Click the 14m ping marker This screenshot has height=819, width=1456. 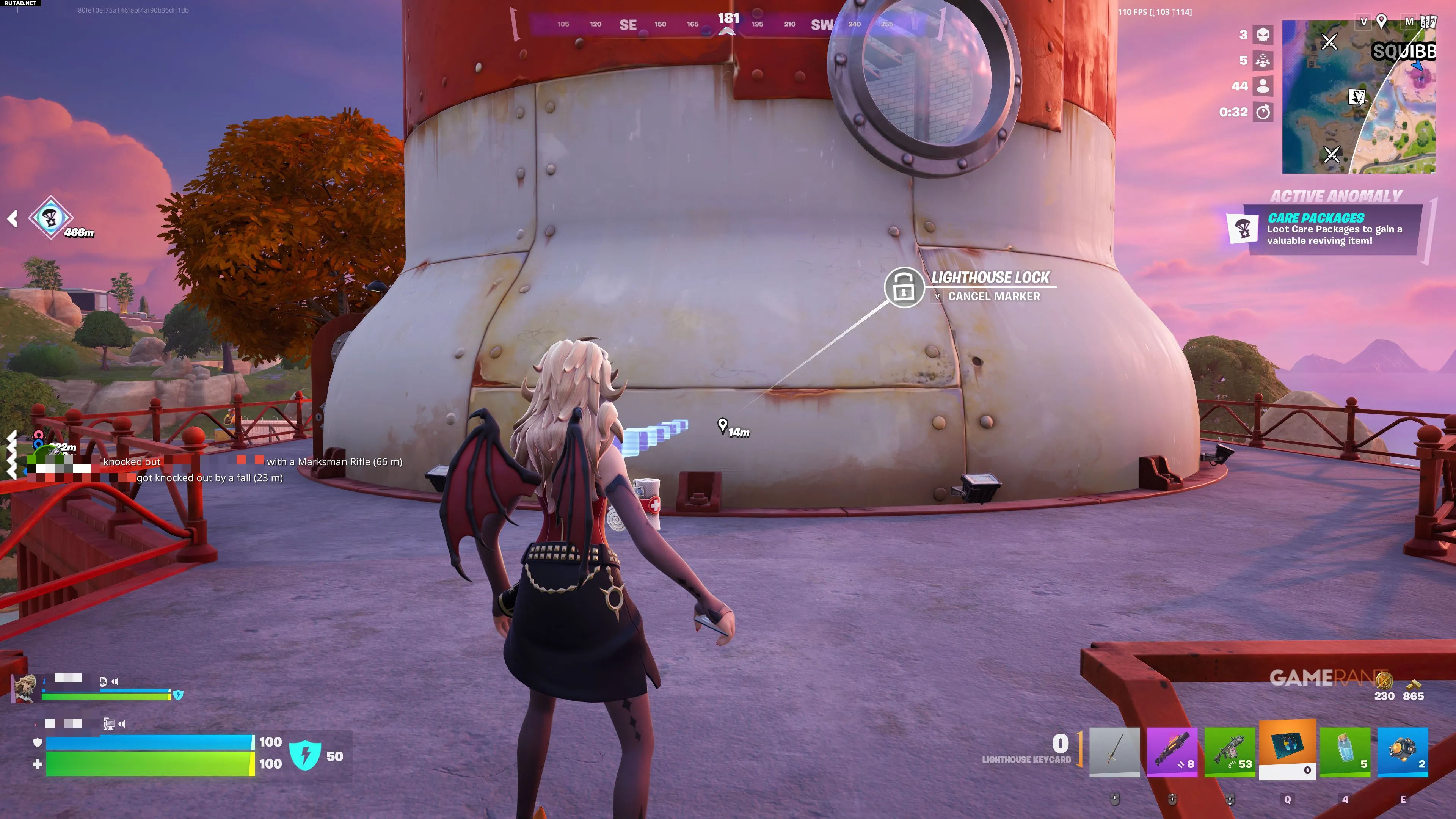722,425
